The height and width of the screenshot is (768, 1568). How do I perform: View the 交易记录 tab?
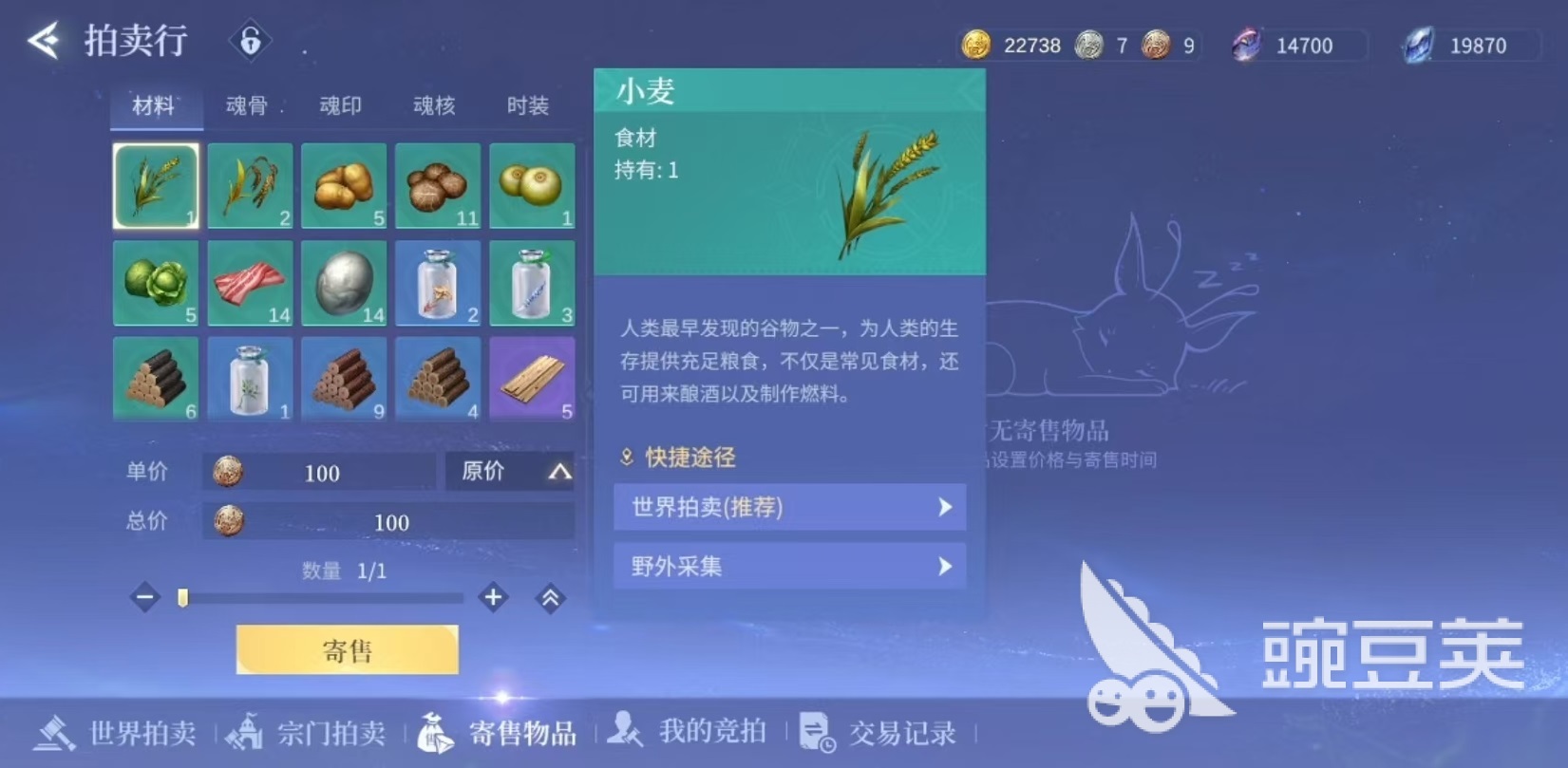tap(878, 733)
